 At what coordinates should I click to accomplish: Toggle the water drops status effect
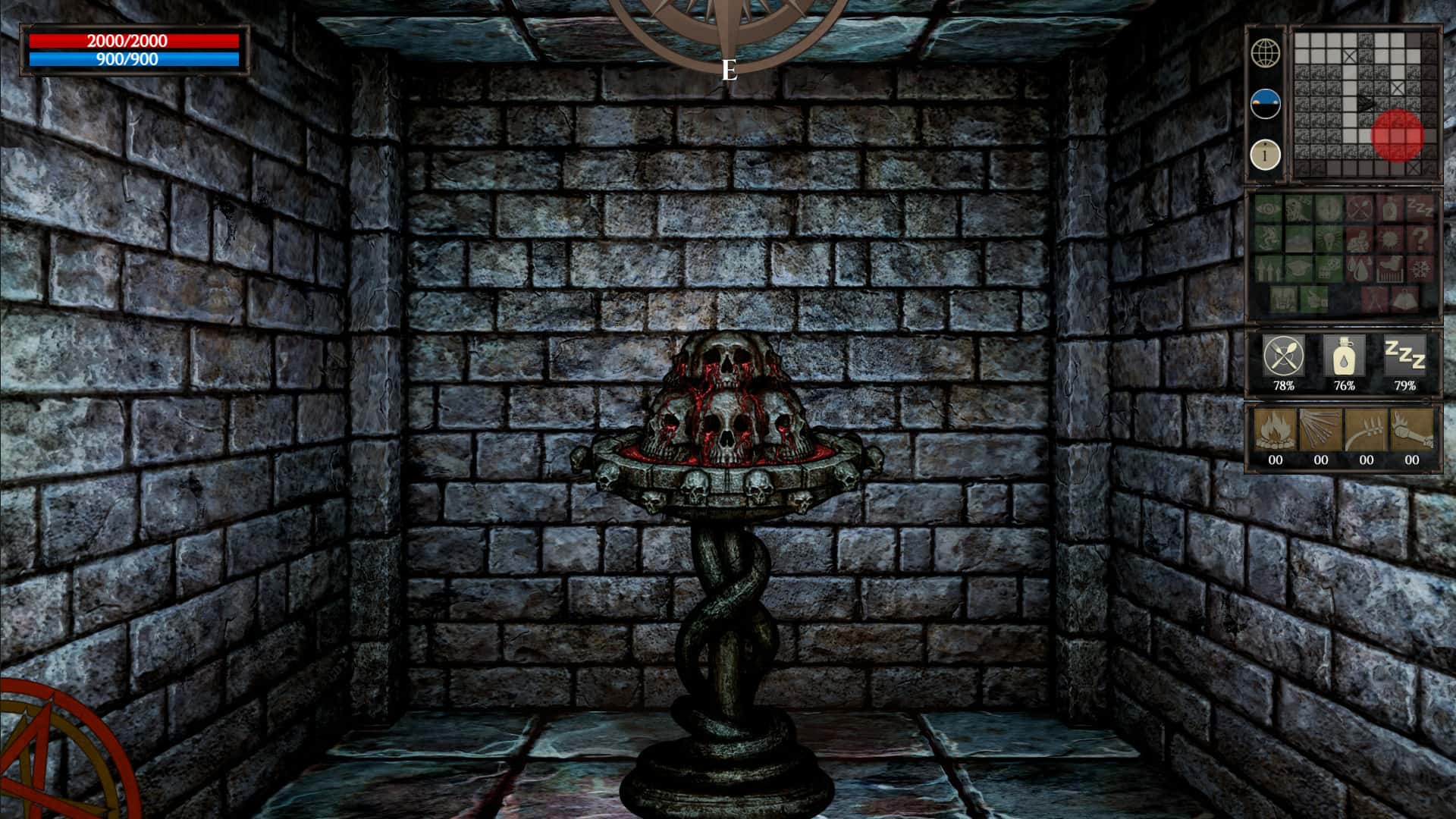pyautogui.click(x=1359, y=269)
